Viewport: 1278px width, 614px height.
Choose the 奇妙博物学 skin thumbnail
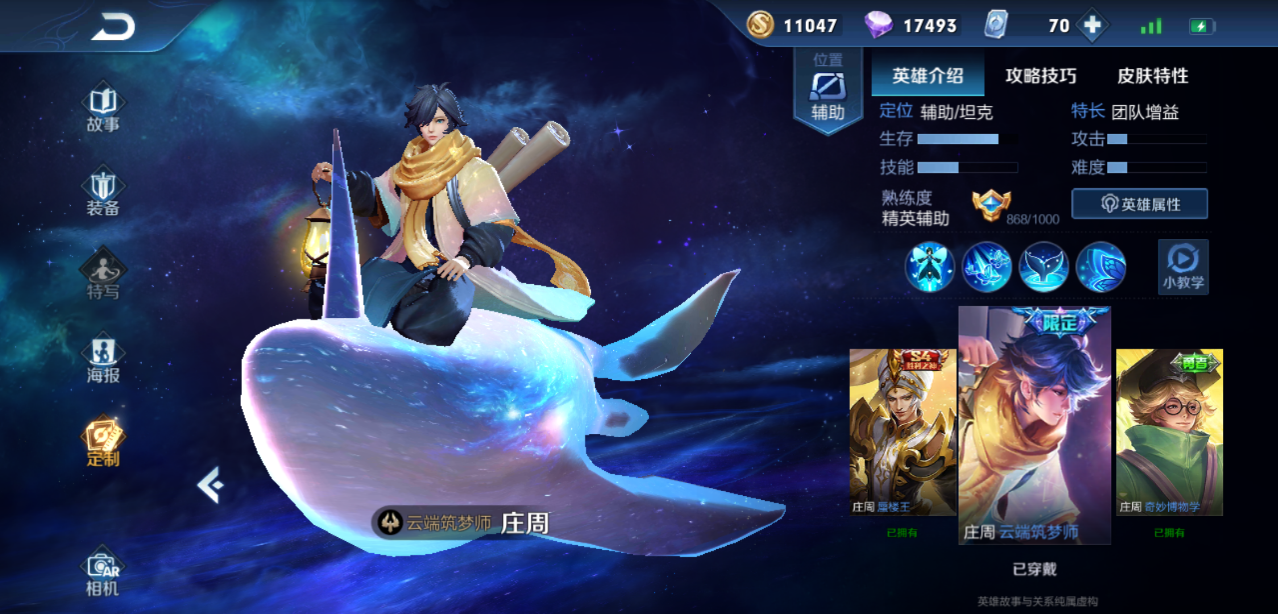tap(1169, 432)
